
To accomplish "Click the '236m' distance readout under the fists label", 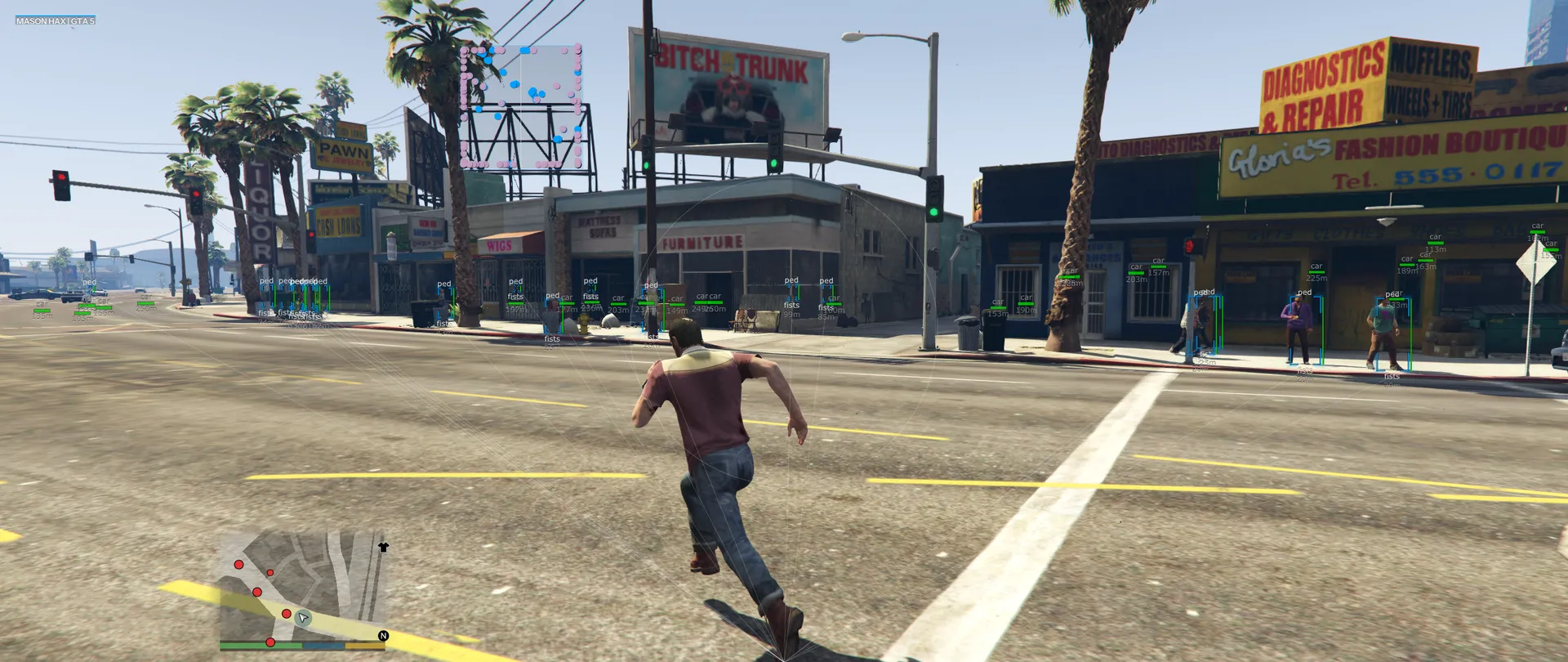I will tap(590, 308).
